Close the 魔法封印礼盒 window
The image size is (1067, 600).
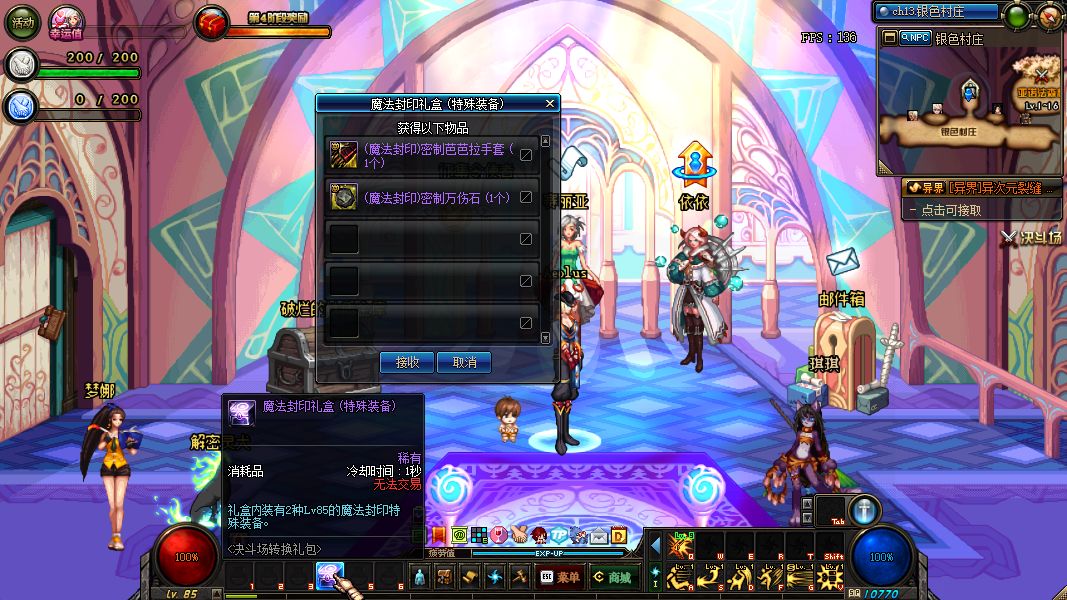[549, 103]
